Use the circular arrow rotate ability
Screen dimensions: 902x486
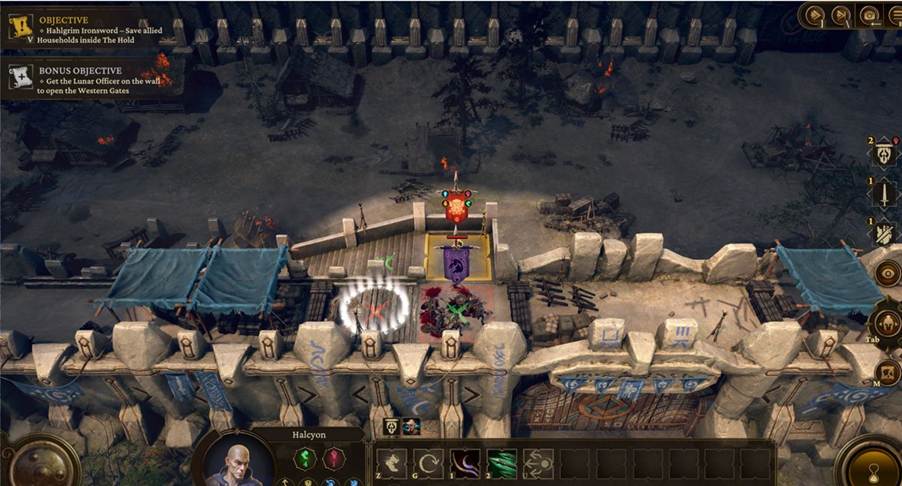coord(428,463)
